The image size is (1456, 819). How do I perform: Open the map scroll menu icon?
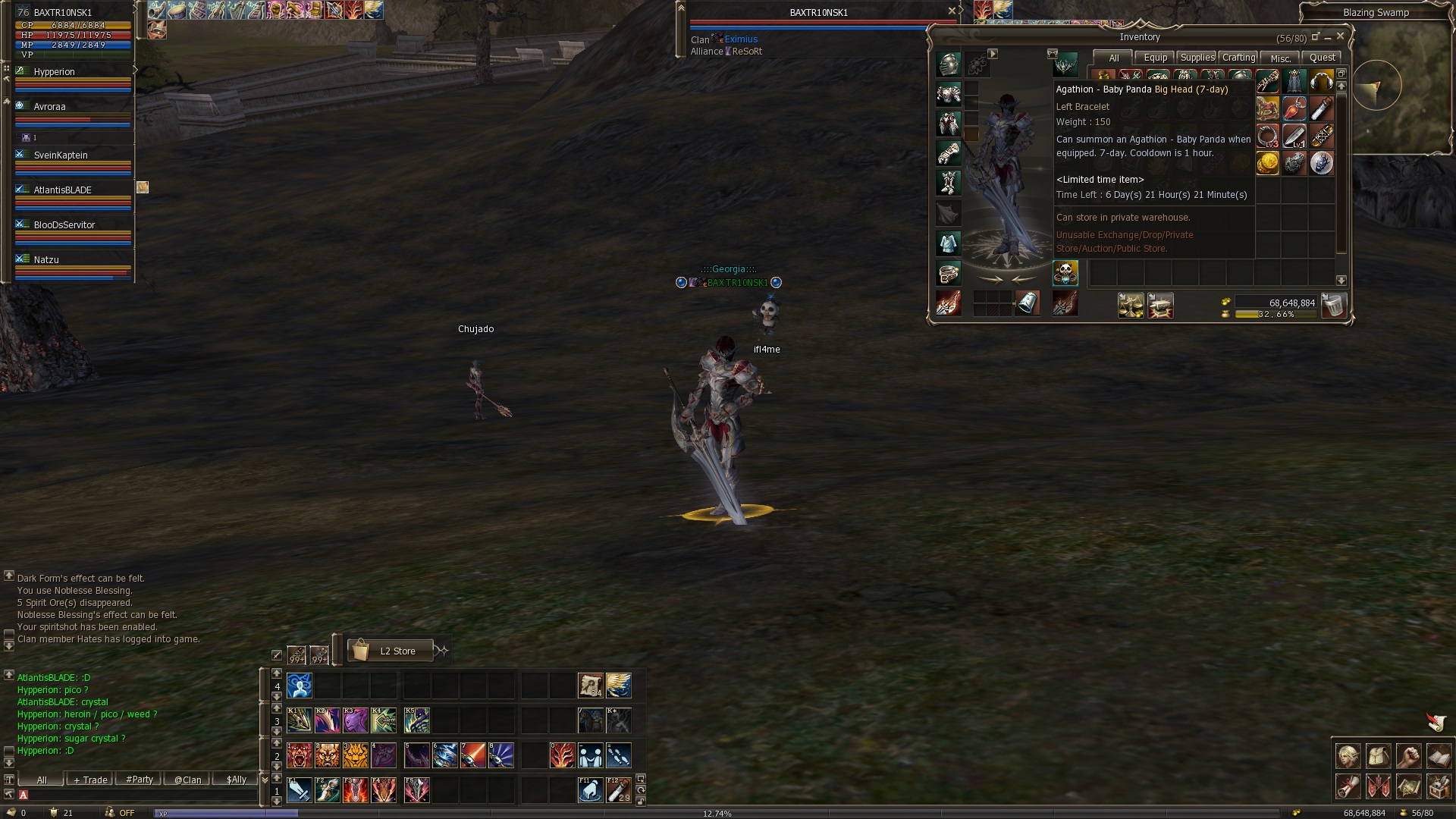[x=1408, y=786]
